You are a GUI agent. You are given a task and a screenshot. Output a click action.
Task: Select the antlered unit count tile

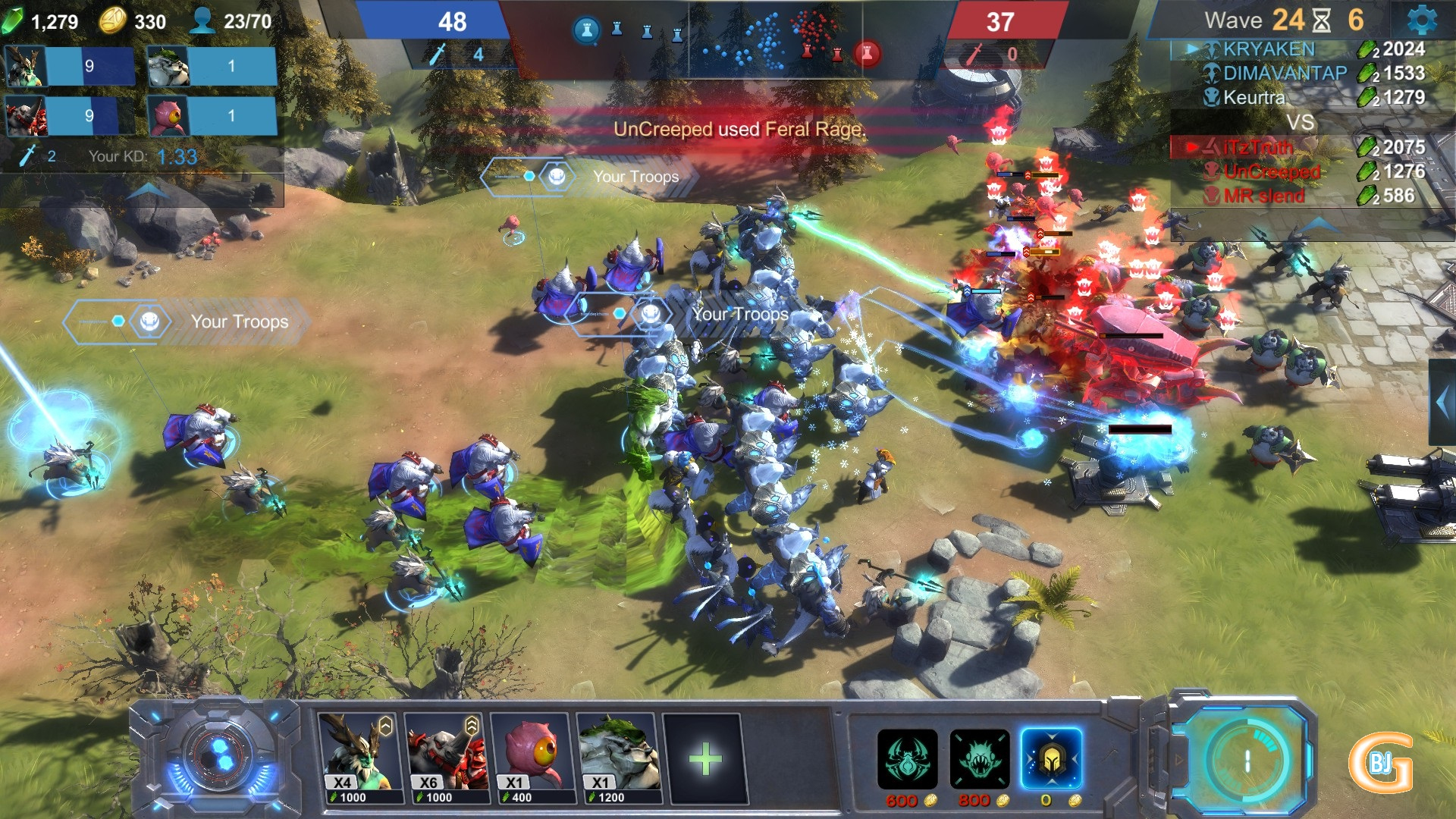[70, 66]
